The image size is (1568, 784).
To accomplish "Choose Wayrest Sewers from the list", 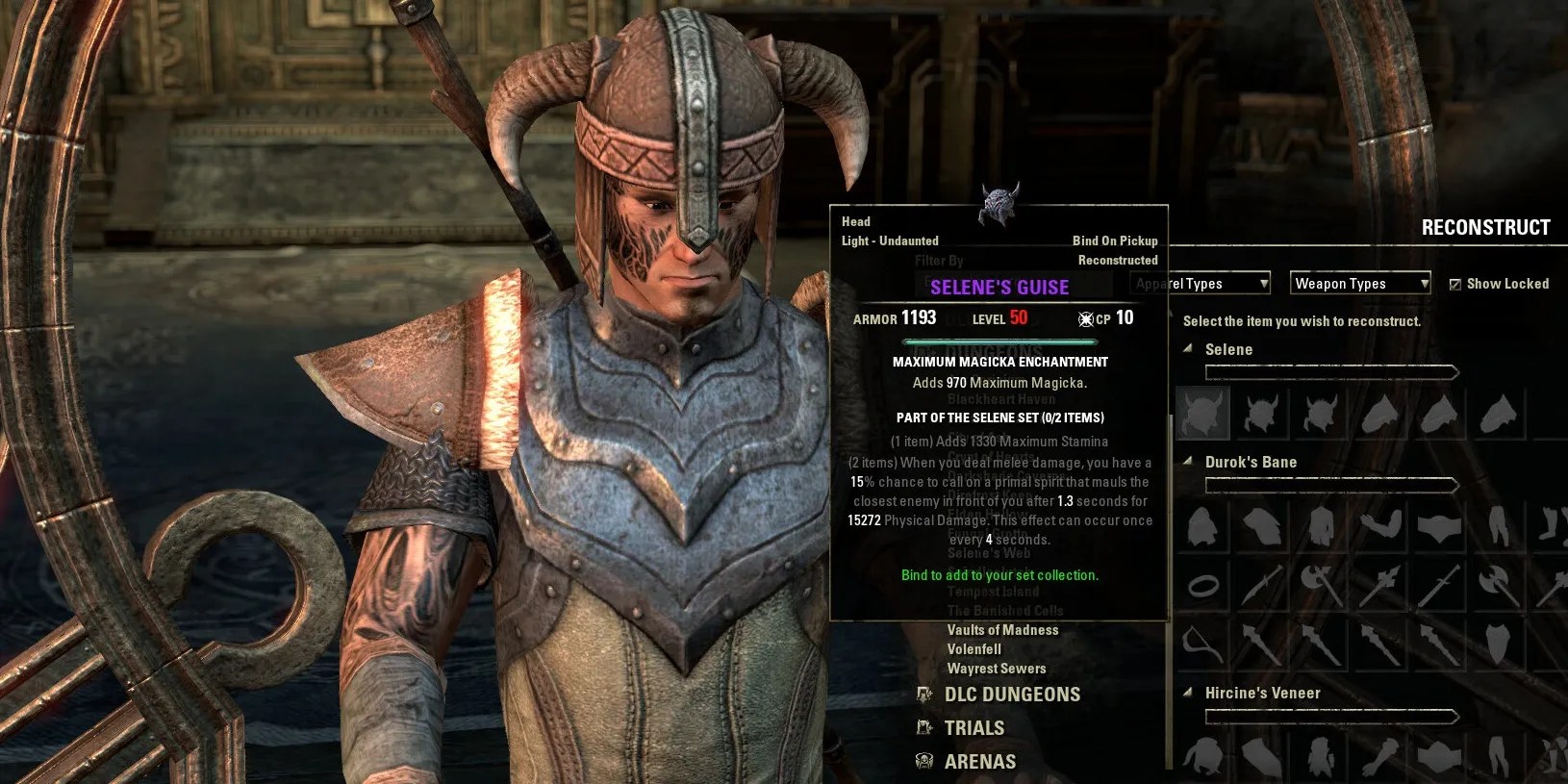I will [996, 669].
